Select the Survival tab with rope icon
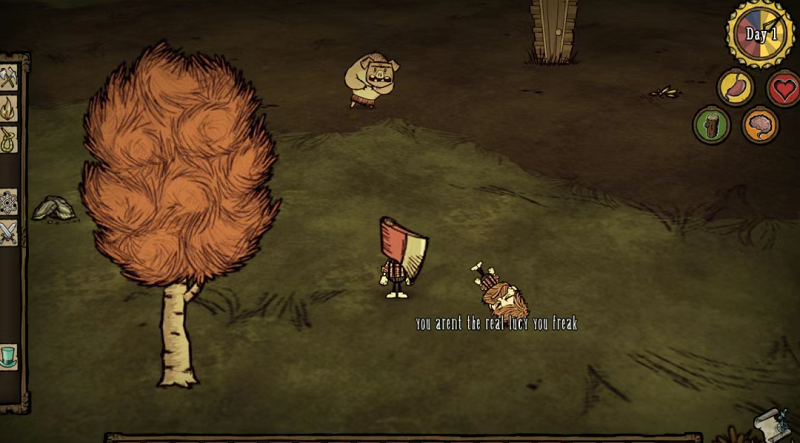The height and width of the screenshot is (443, 800). (9, 138)
